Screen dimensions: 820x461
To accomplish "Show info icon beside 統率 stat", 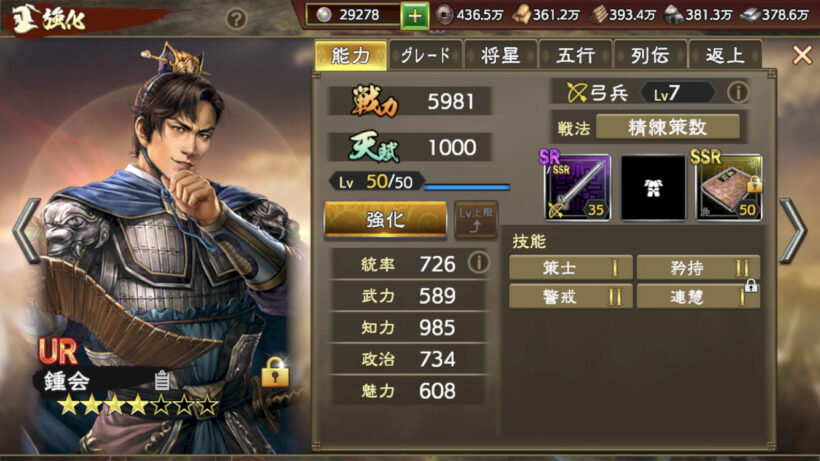I will pos(479,263).
